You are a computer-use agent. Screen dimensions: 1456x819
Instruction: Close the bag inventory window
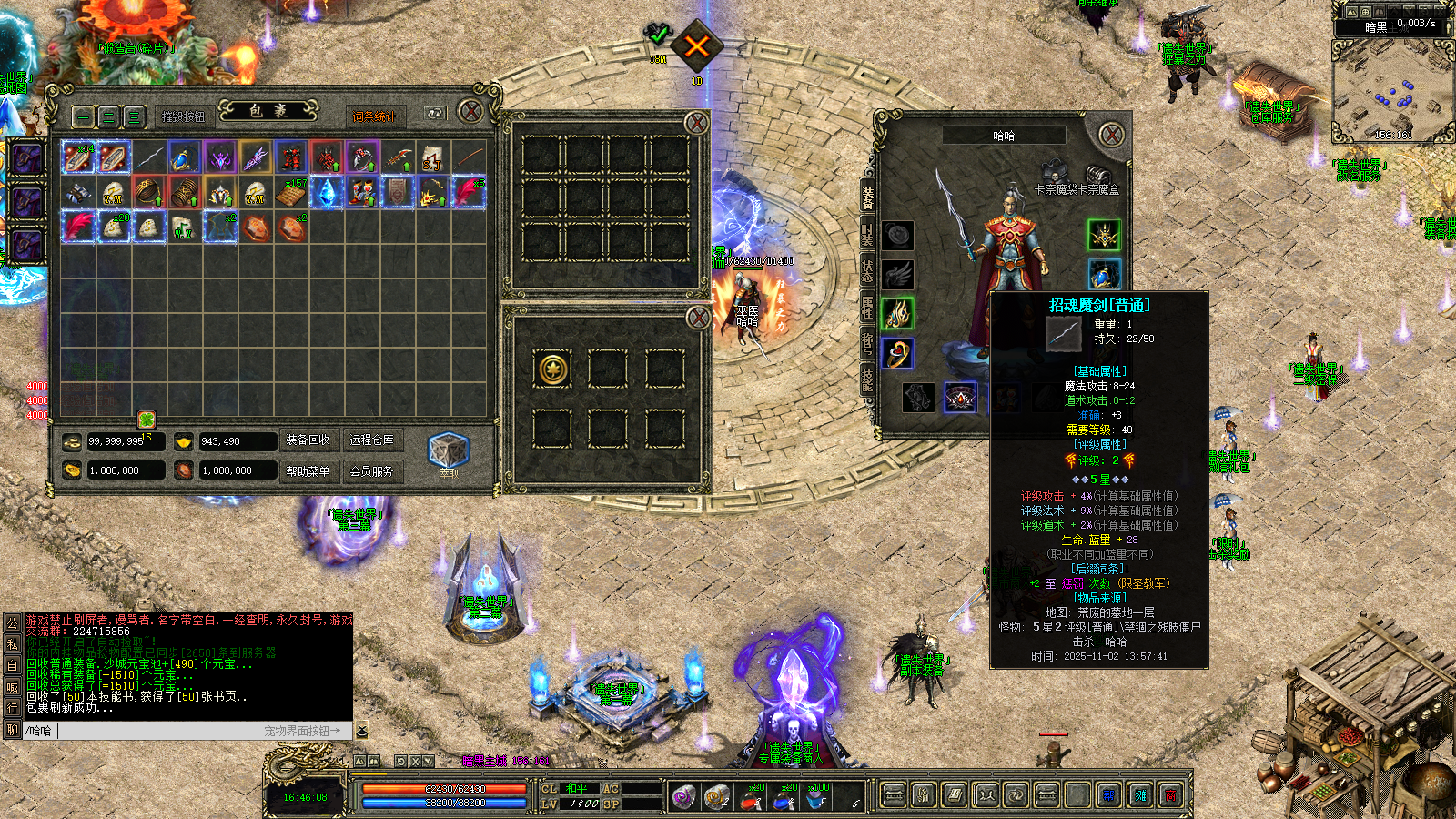pos(470,112)
